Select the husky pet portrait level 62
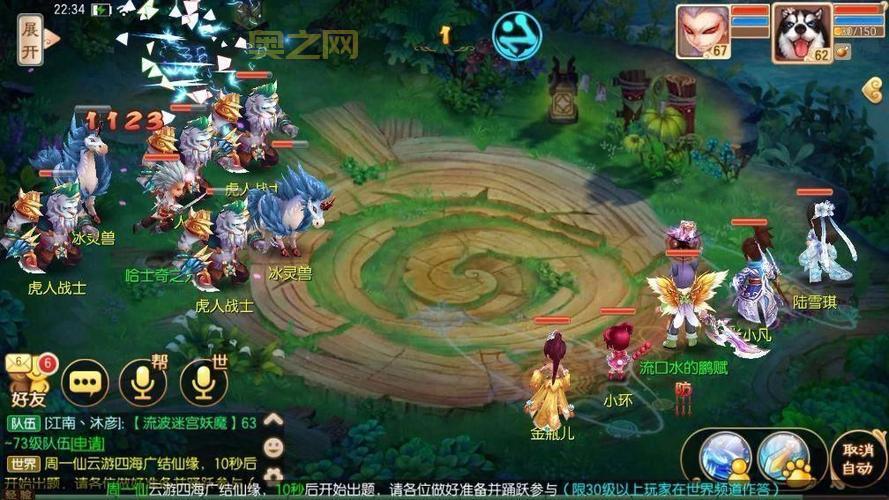 [802, 34]
